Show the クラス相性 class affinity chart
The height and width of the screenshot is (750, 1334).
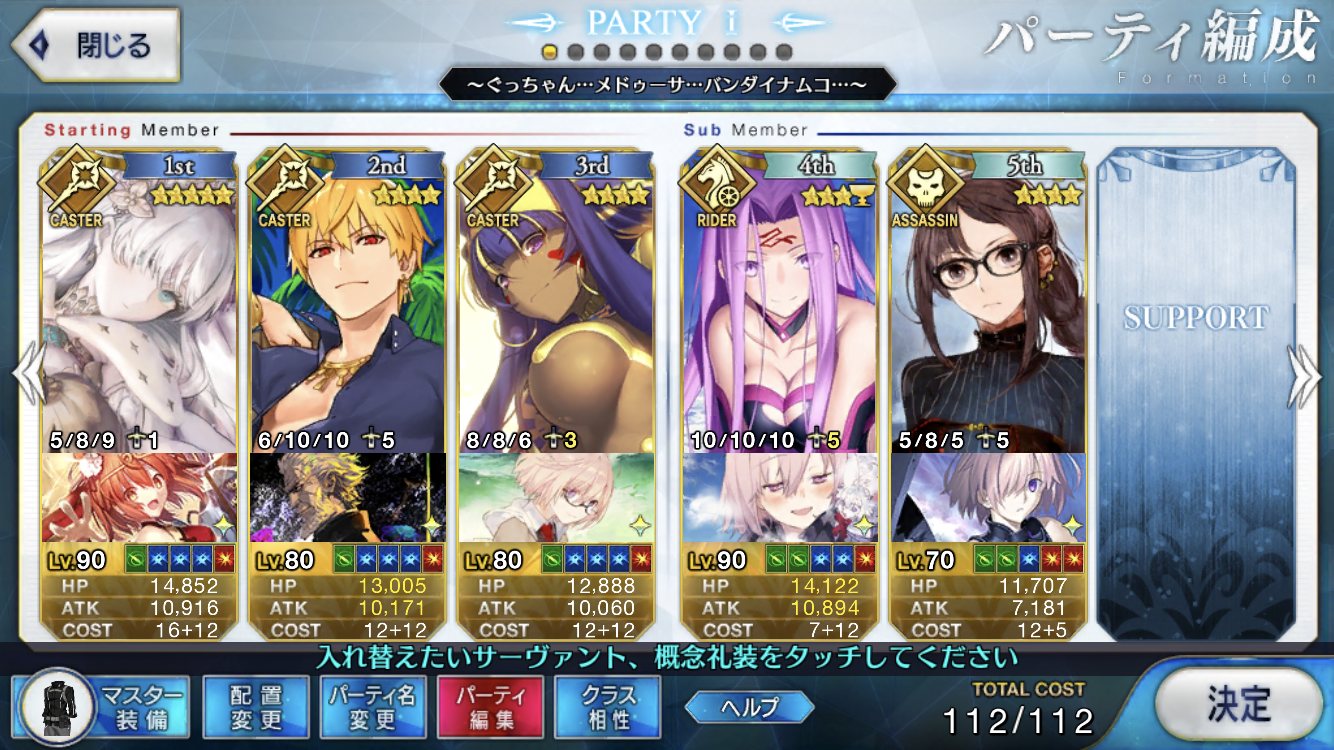607,706
